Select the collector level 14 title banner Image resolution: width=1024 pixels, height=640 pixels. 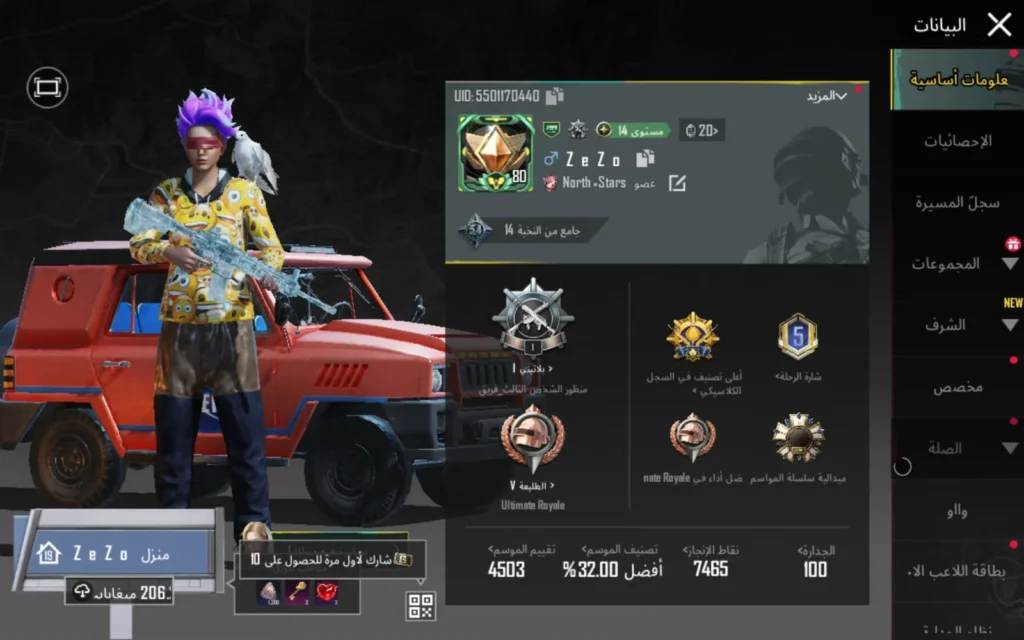click(534, 230)
